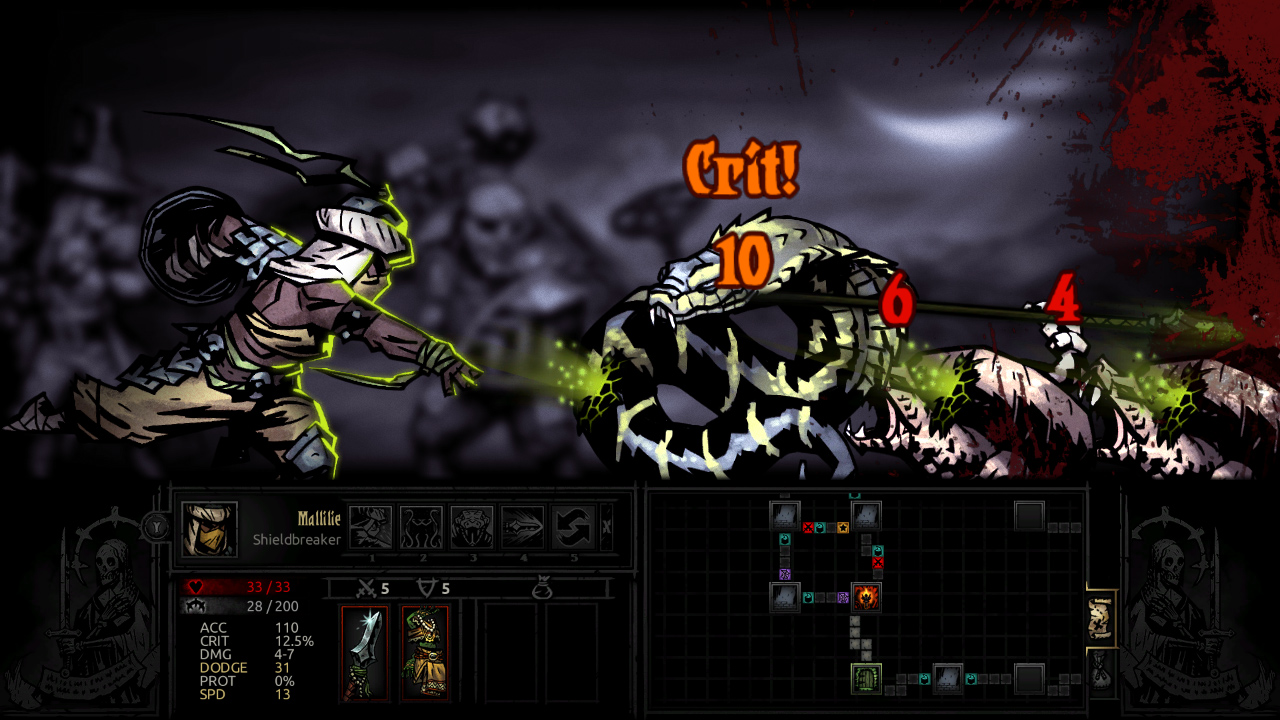Select the snake-head skill in slot 3
The width and height of the screenshot is (1280, 720).
473,527
